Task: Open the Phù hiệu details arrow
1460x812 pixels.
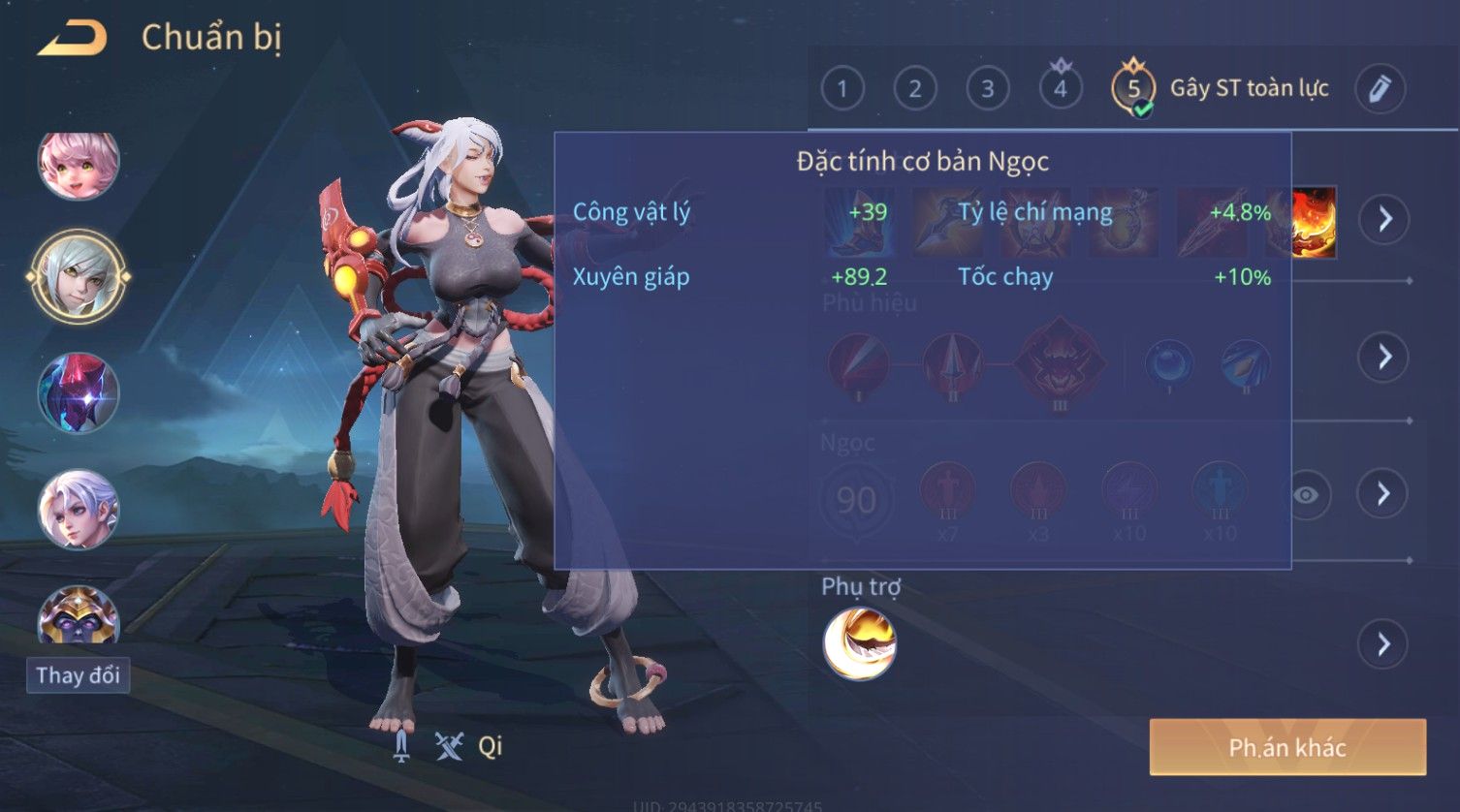Action: pyautogui.click(x=1383, y=357)
